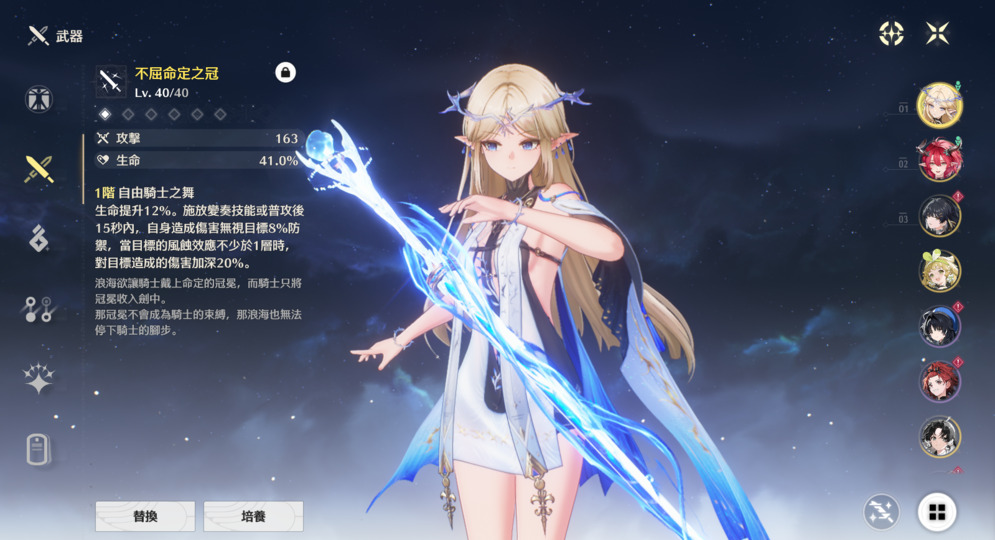
Task: Open the 培養 weapon upgrade button
Action: 253,516
